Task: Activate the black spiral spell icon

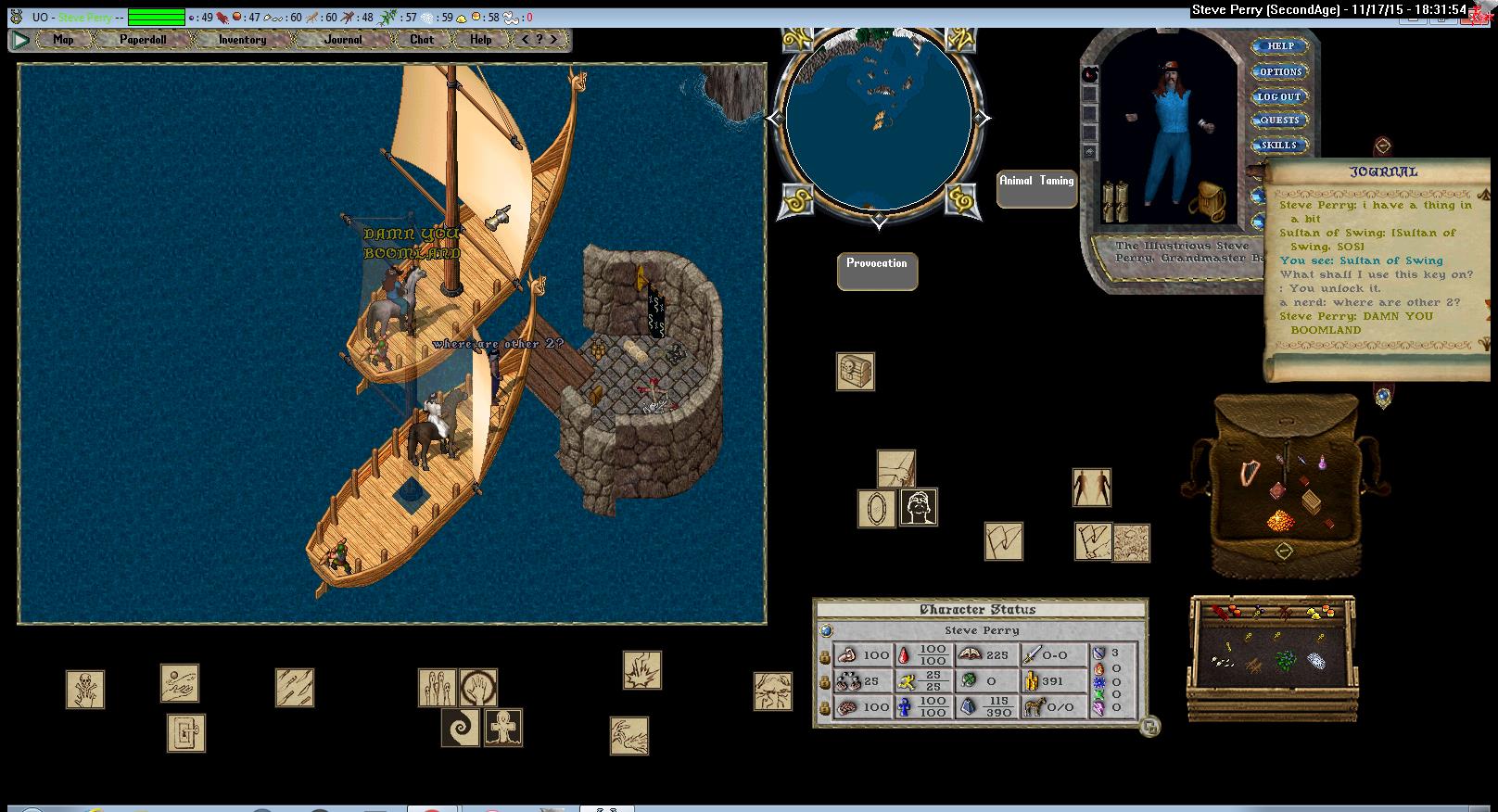Action: (460, 728)
